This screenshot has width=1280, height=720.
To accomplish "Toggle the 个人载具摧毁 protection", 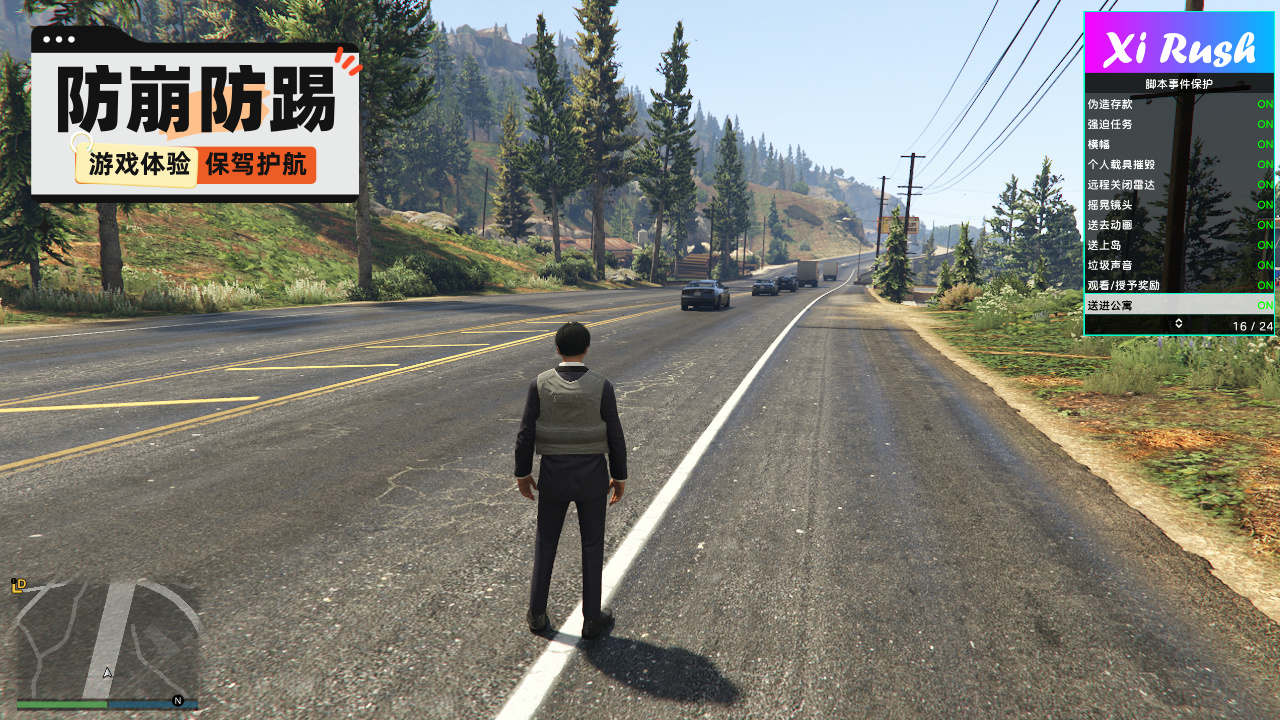I will coord(1180,164).
